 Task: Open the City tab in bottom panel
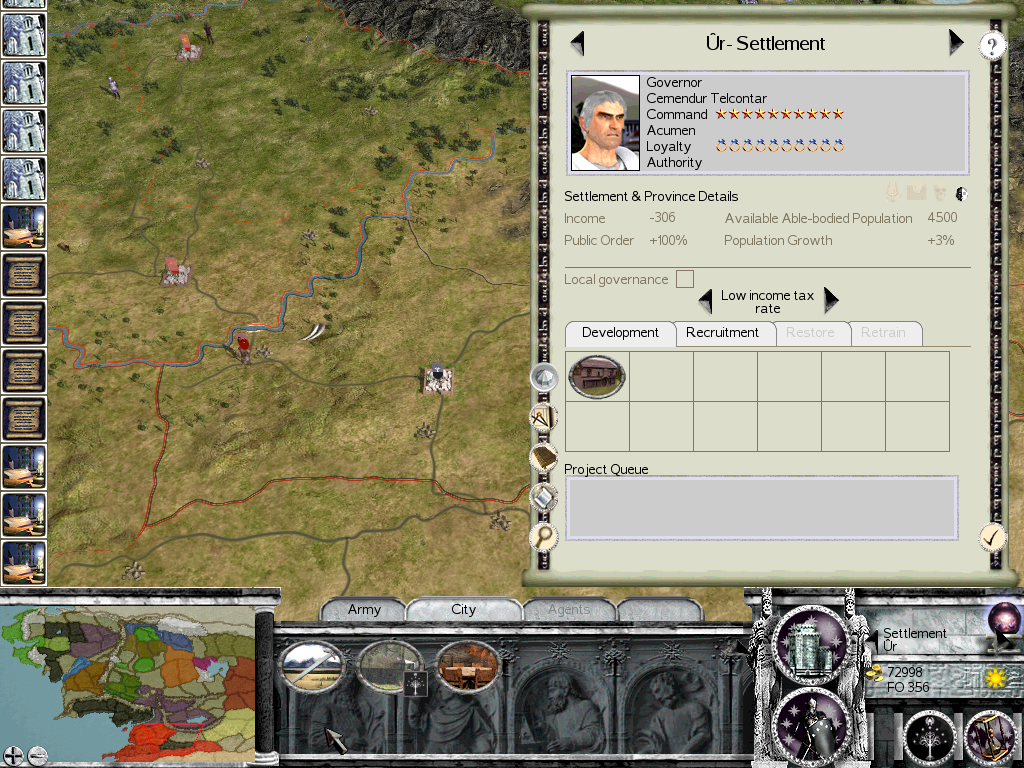(464, 610)
